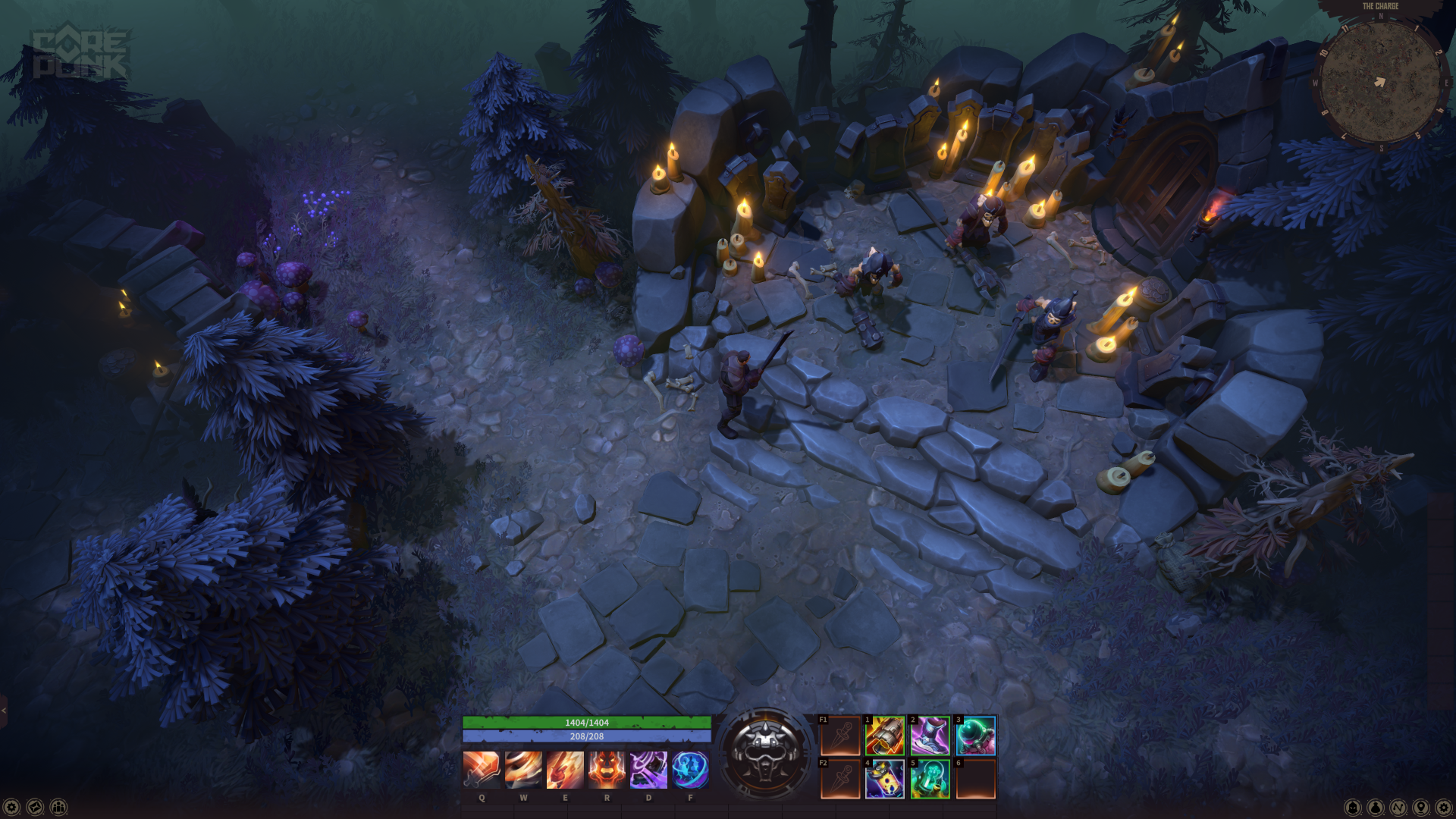Activate the teal glowing flask in slot 5
The width and height of the screenshot is (1456, 819).
coord(930,779)
